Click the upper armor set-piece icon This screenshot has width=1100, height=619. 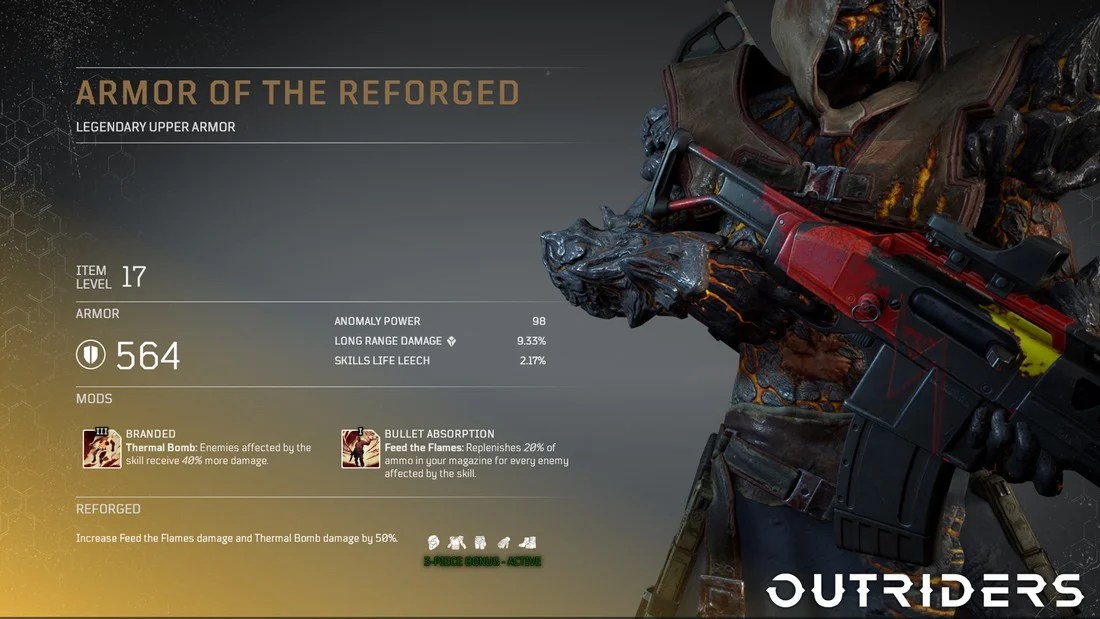(456, 541)
